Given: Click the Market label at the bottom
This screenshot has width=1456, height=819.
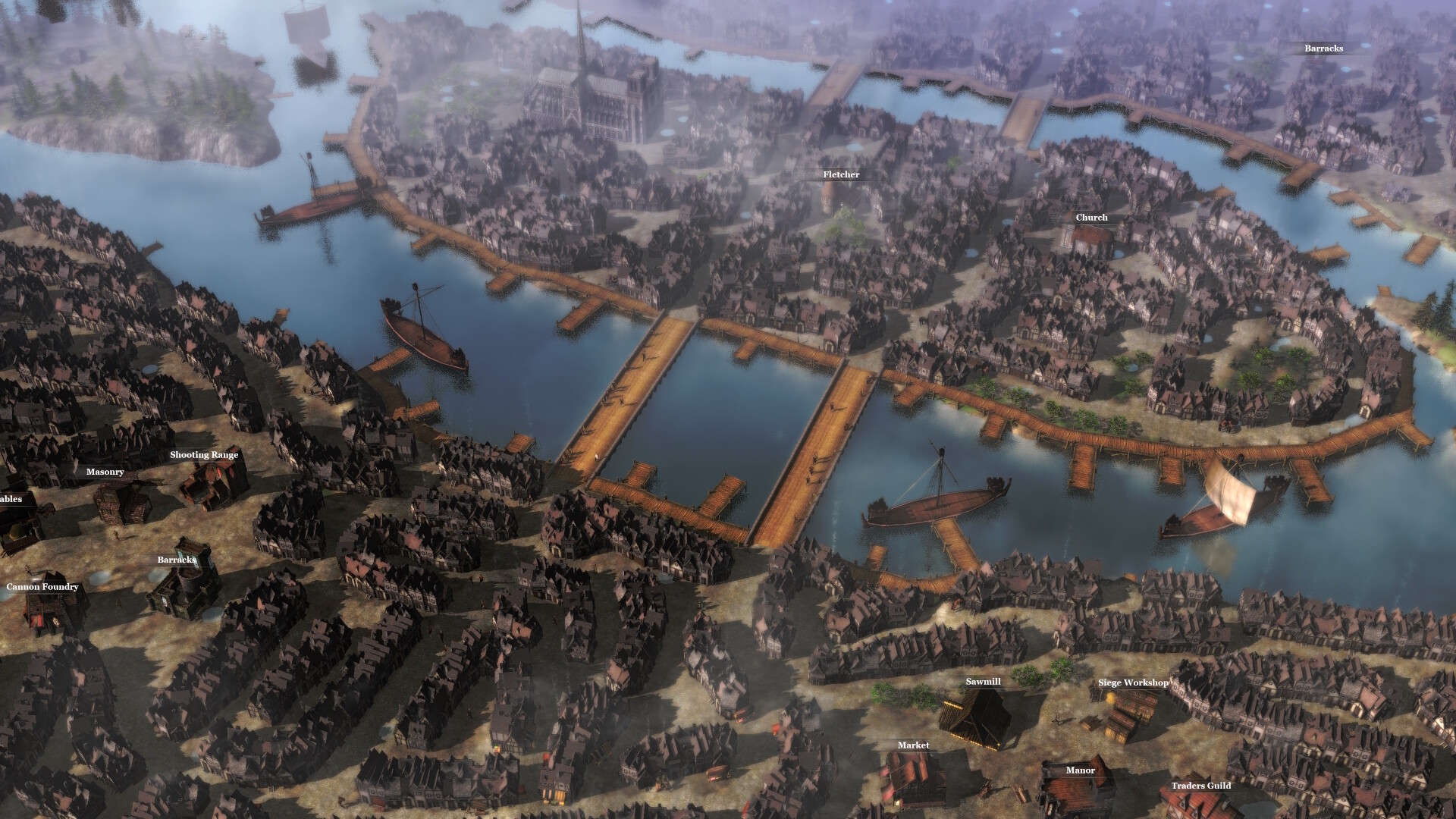Looking at the screenshot, I should 913,745.
